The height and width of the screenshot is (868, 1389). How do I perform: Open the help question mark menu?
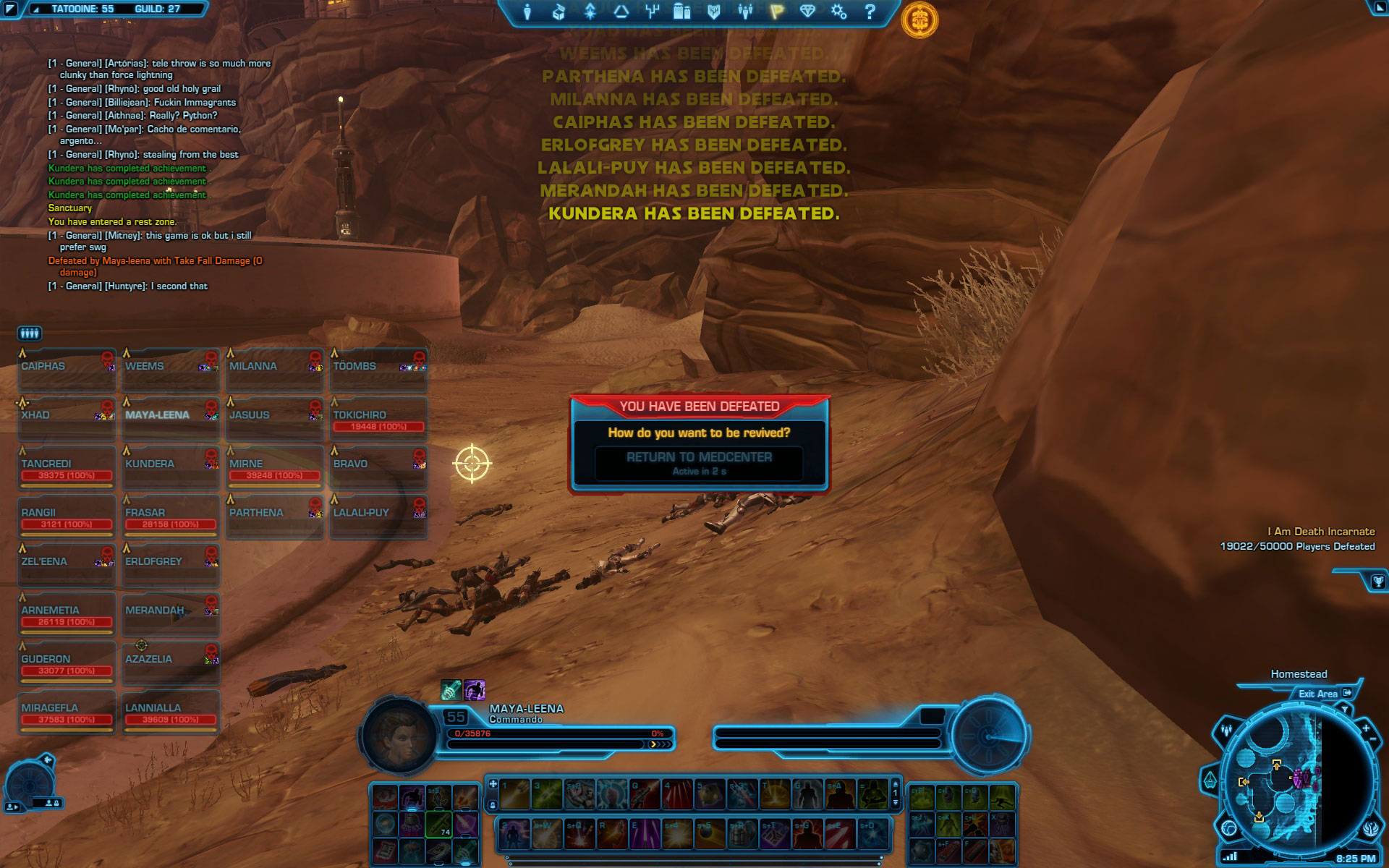click(x=870, y=12)
